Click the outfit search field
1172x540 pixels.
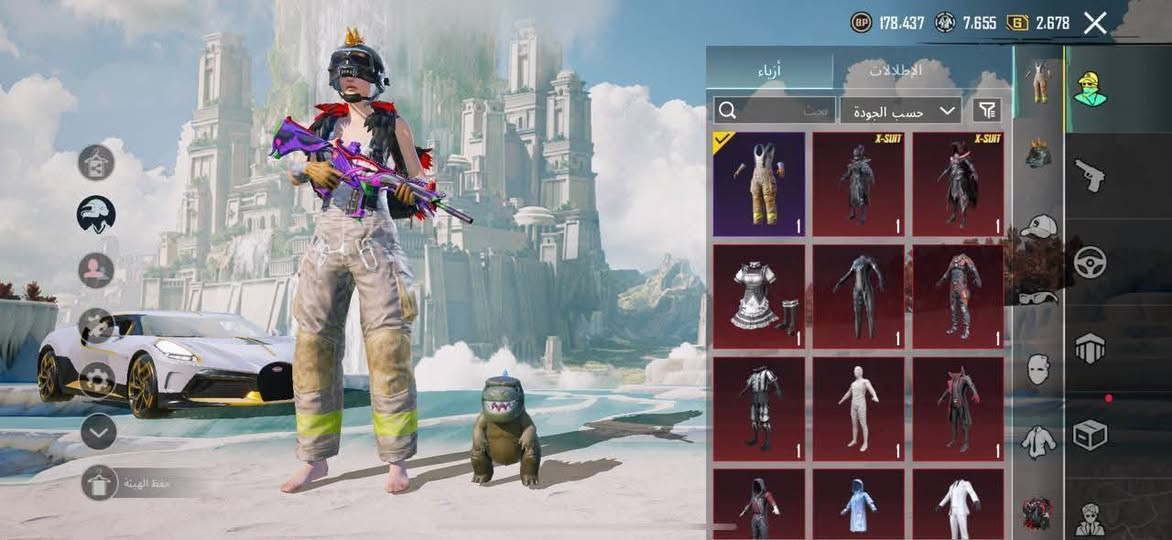tap(774, 110)
